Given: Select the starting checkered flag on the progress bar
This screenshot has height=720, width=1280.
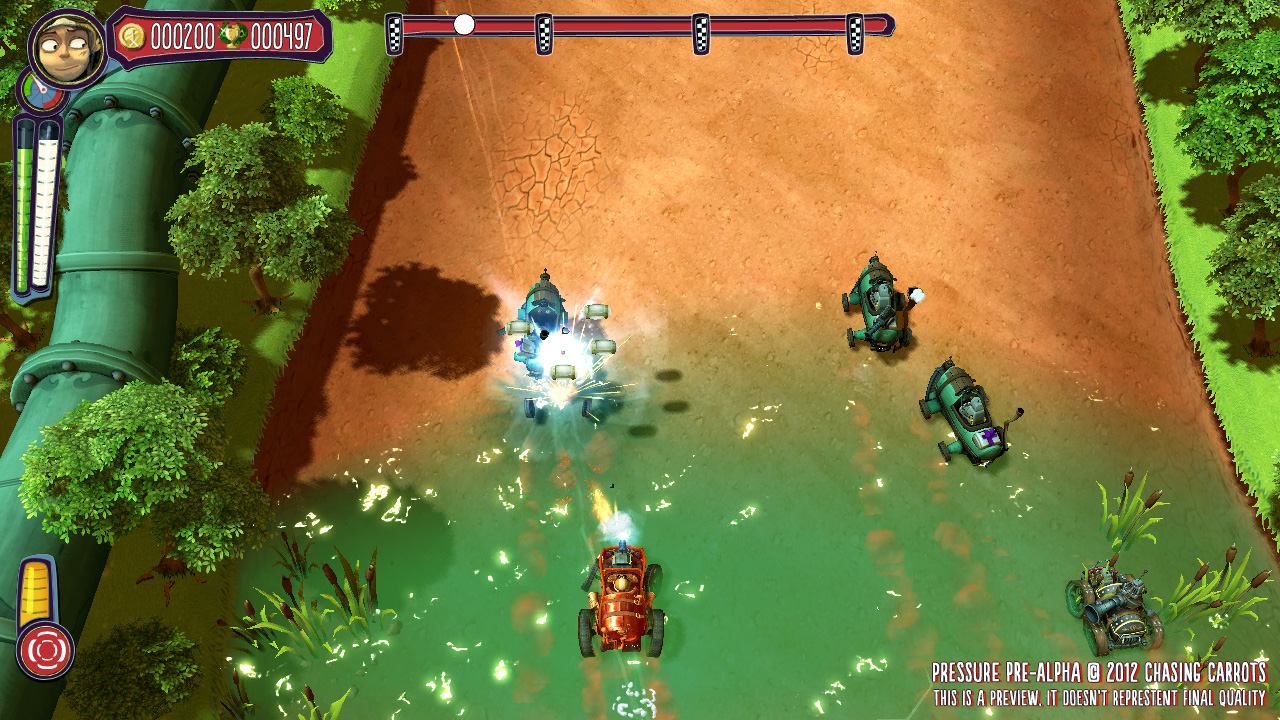Looking at the screenshot, I should point(395,34).
